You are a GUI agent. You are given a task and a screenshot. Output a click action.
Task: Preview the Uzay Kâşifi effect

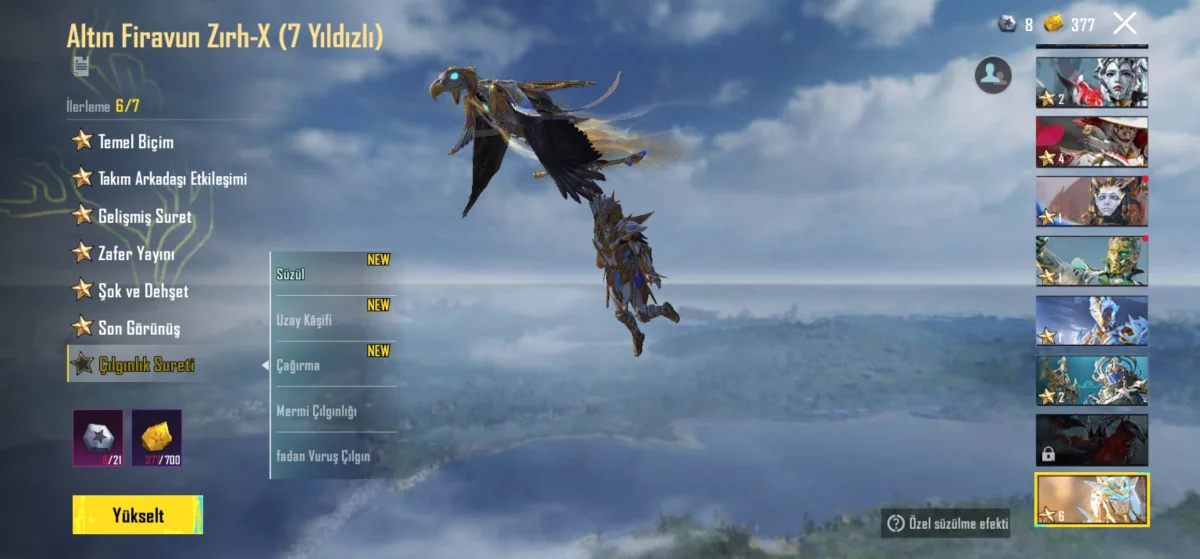(333, 320)
